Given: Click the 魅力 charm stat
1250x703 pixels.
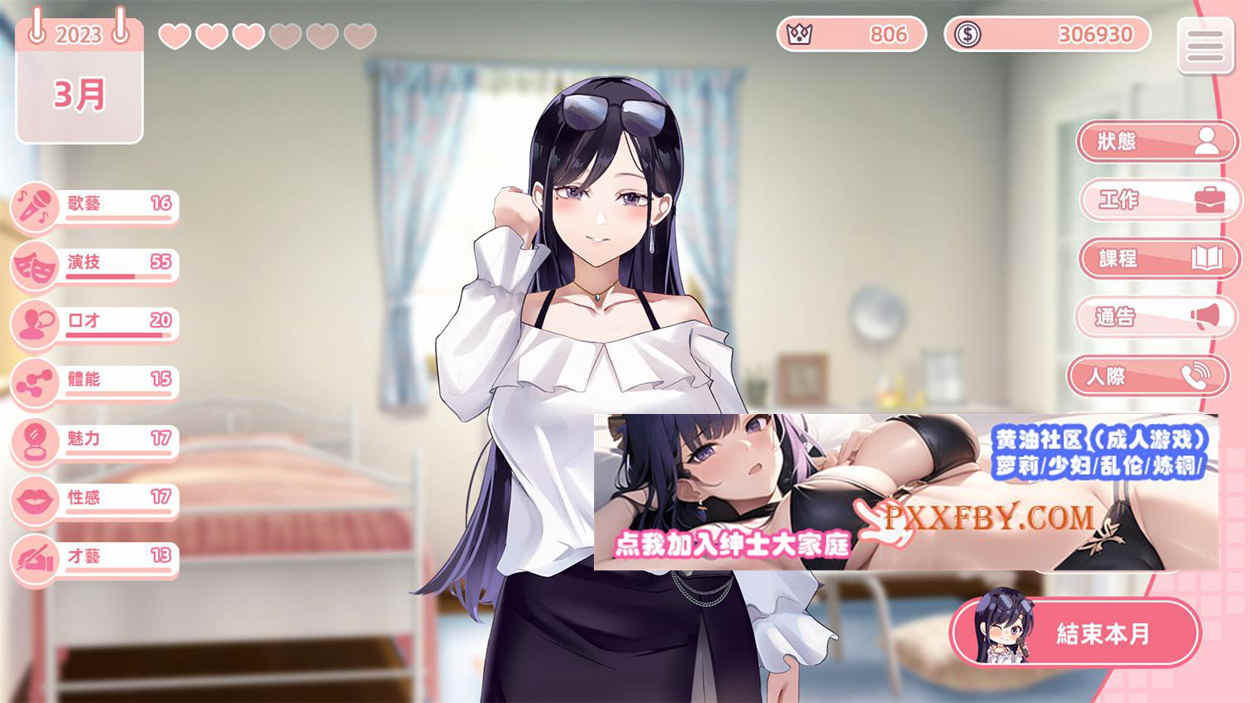Looking at the screenshot, I should click(96, 441).
